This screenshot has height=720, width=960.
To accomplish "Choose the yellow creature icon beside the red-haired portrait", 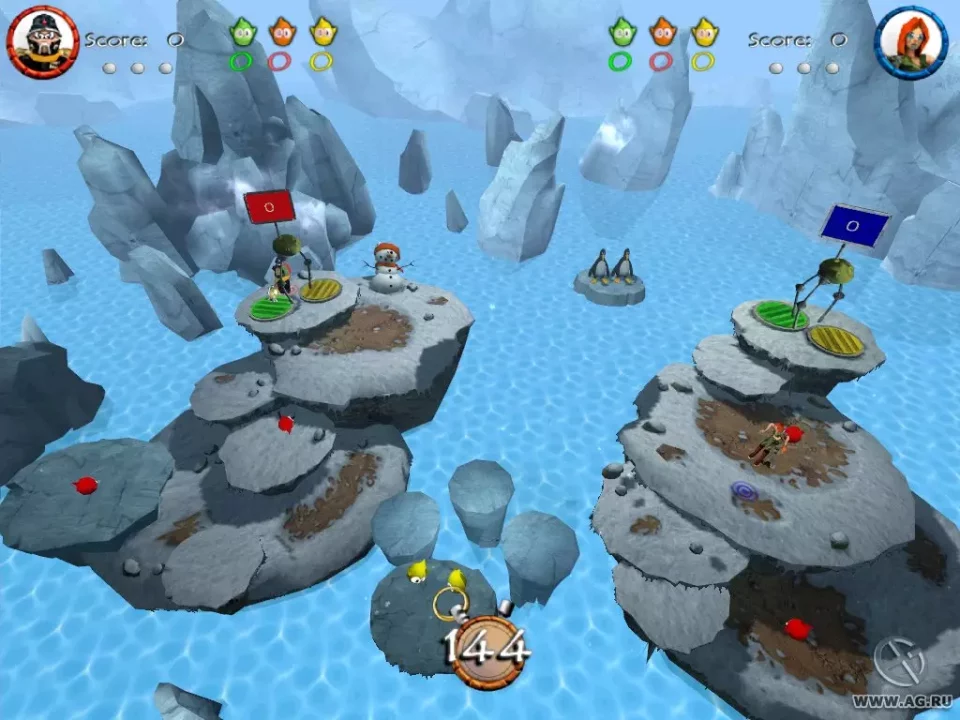I will [x=703, y=33].
